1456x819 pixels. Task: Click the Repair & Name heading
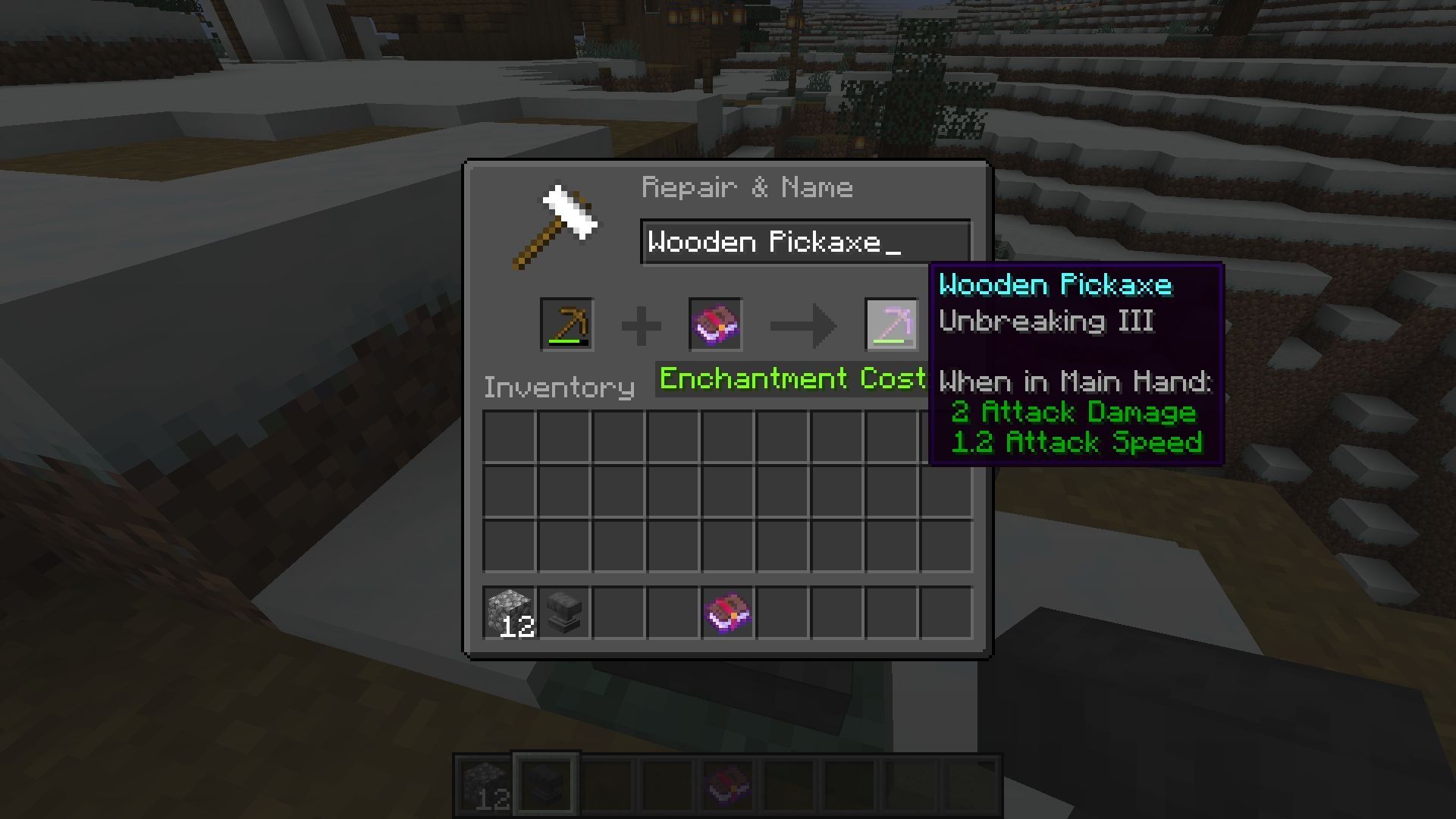[x=747, y=187]
